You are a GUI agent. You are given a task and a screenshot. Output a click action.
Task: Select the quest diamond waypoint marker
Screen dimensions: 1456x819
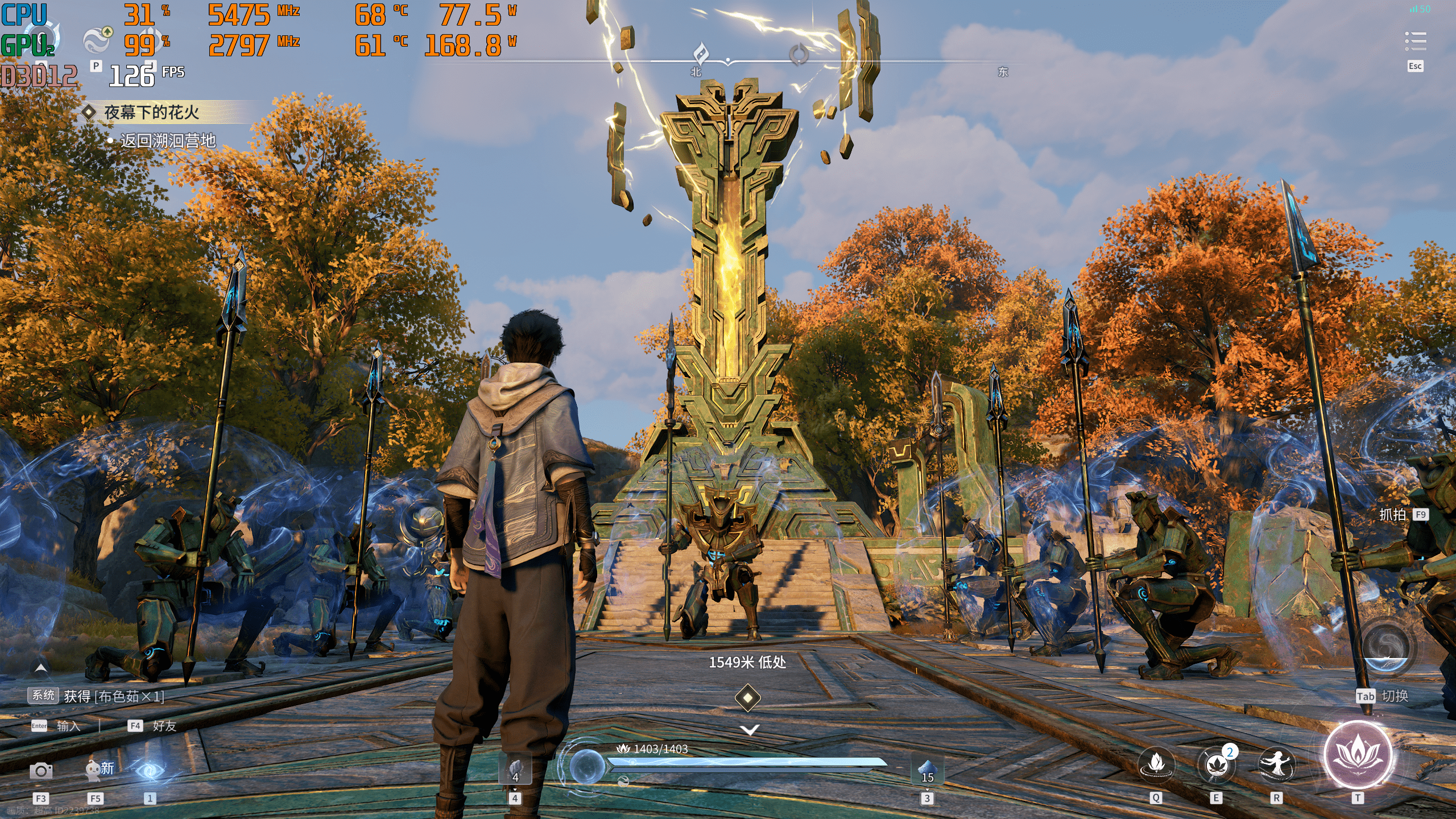pyautogui.click(x=748, y=697)
